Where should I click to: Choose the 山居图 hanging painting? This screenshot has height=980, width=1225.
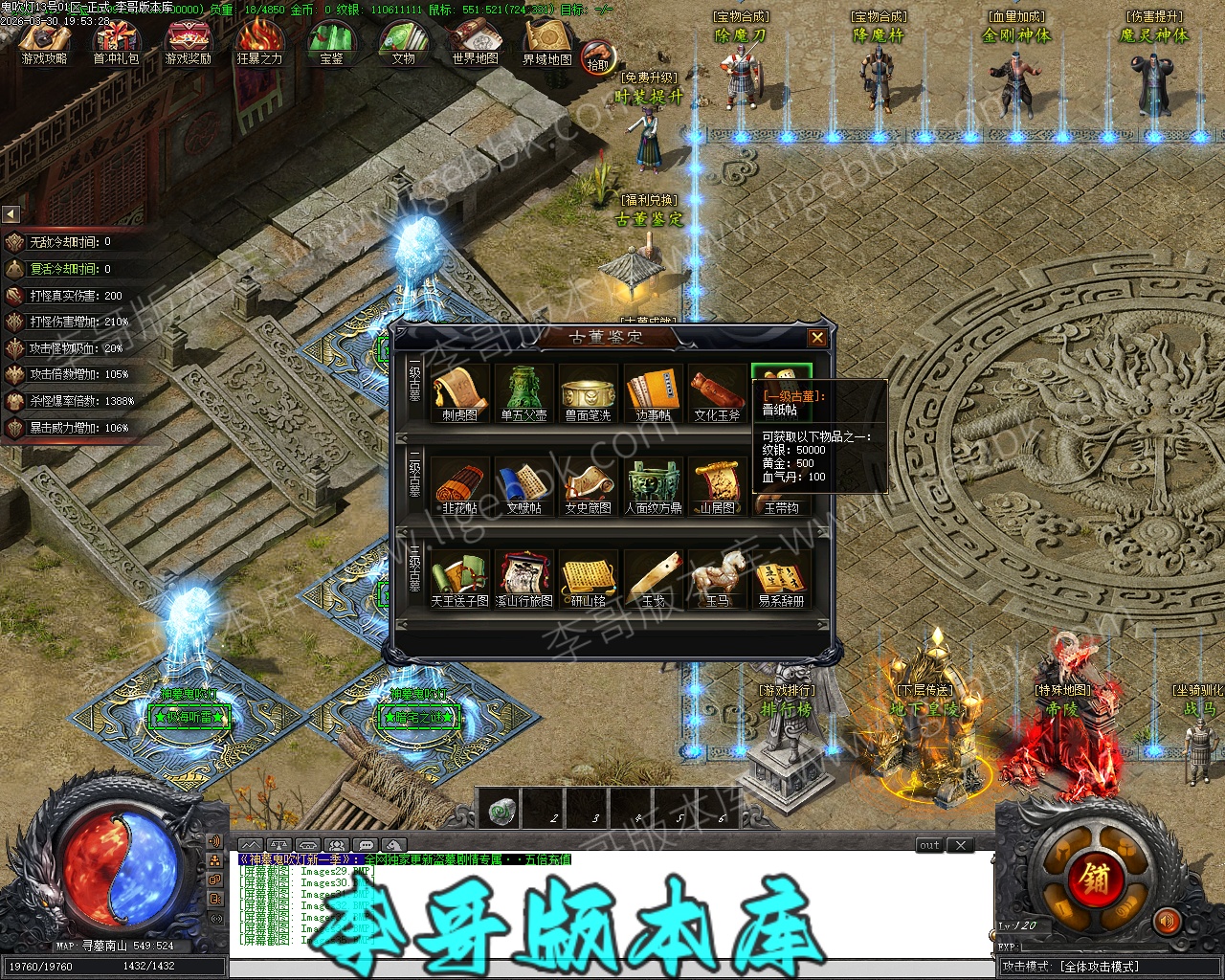tap(717, 484)
